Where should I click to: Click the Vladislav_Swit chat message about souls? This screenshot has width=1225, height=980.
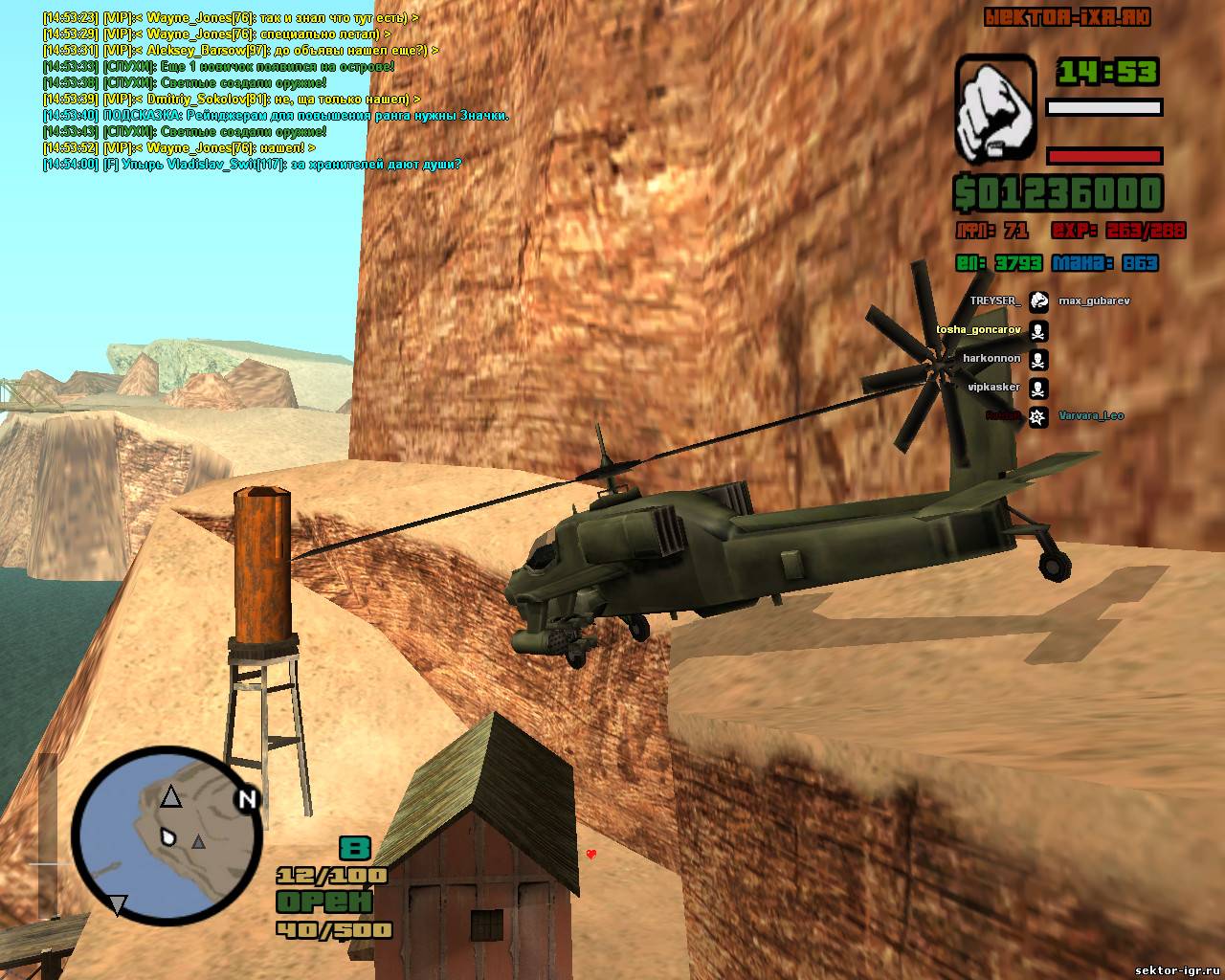[x=252, y=165]
